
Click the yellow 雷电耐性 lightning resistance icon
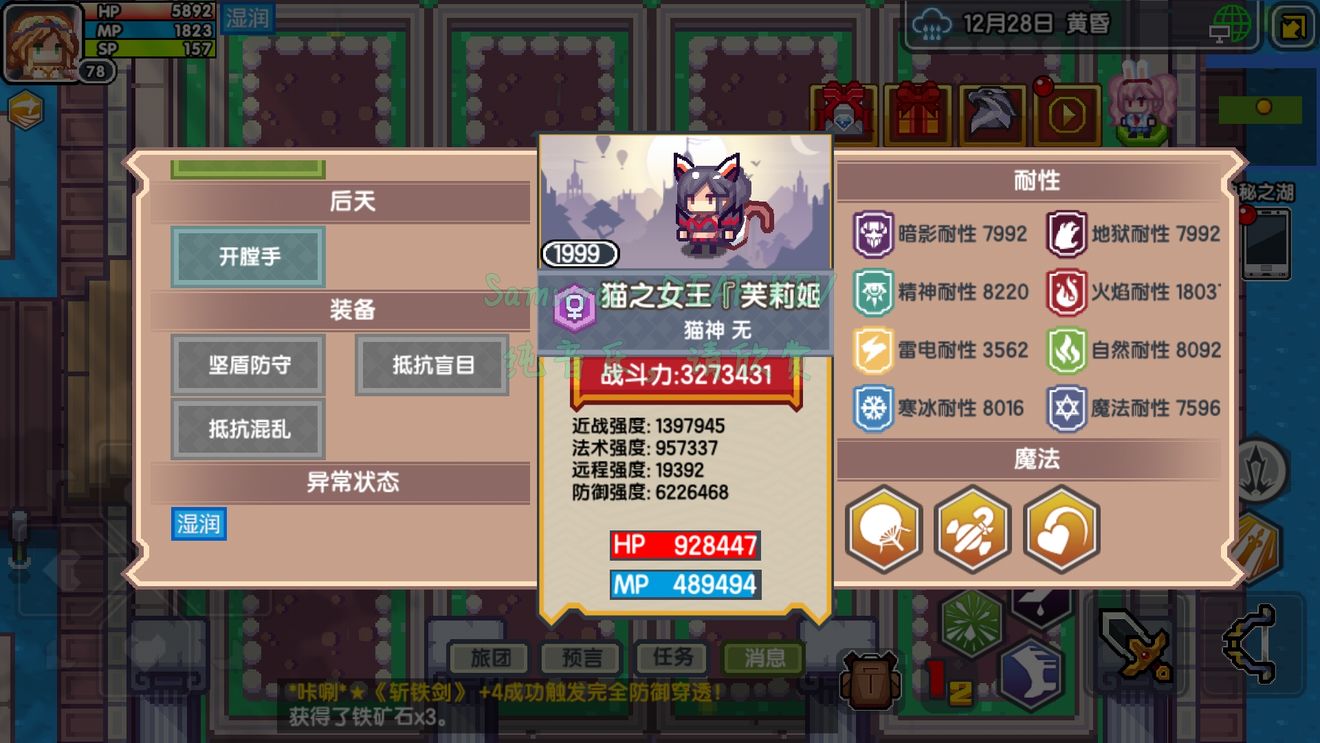click(x=873, y=351)
